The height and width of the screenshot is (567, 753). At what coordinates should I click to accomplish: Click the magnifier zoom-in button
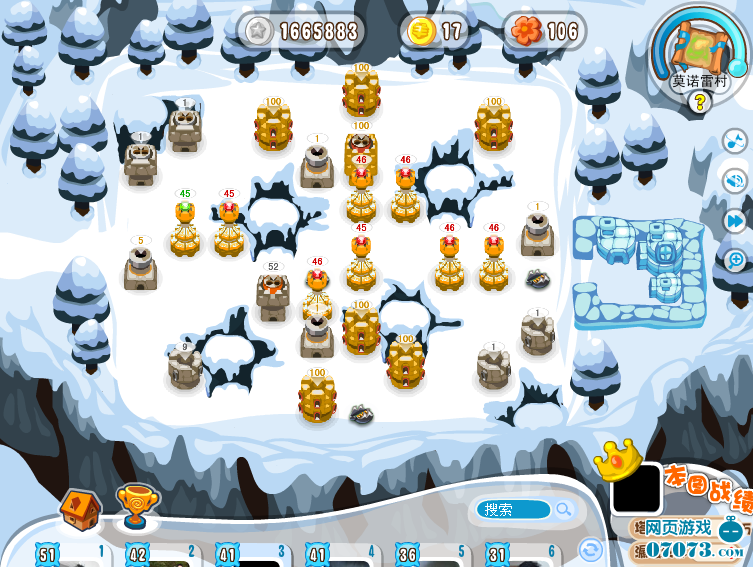[735, 260]
